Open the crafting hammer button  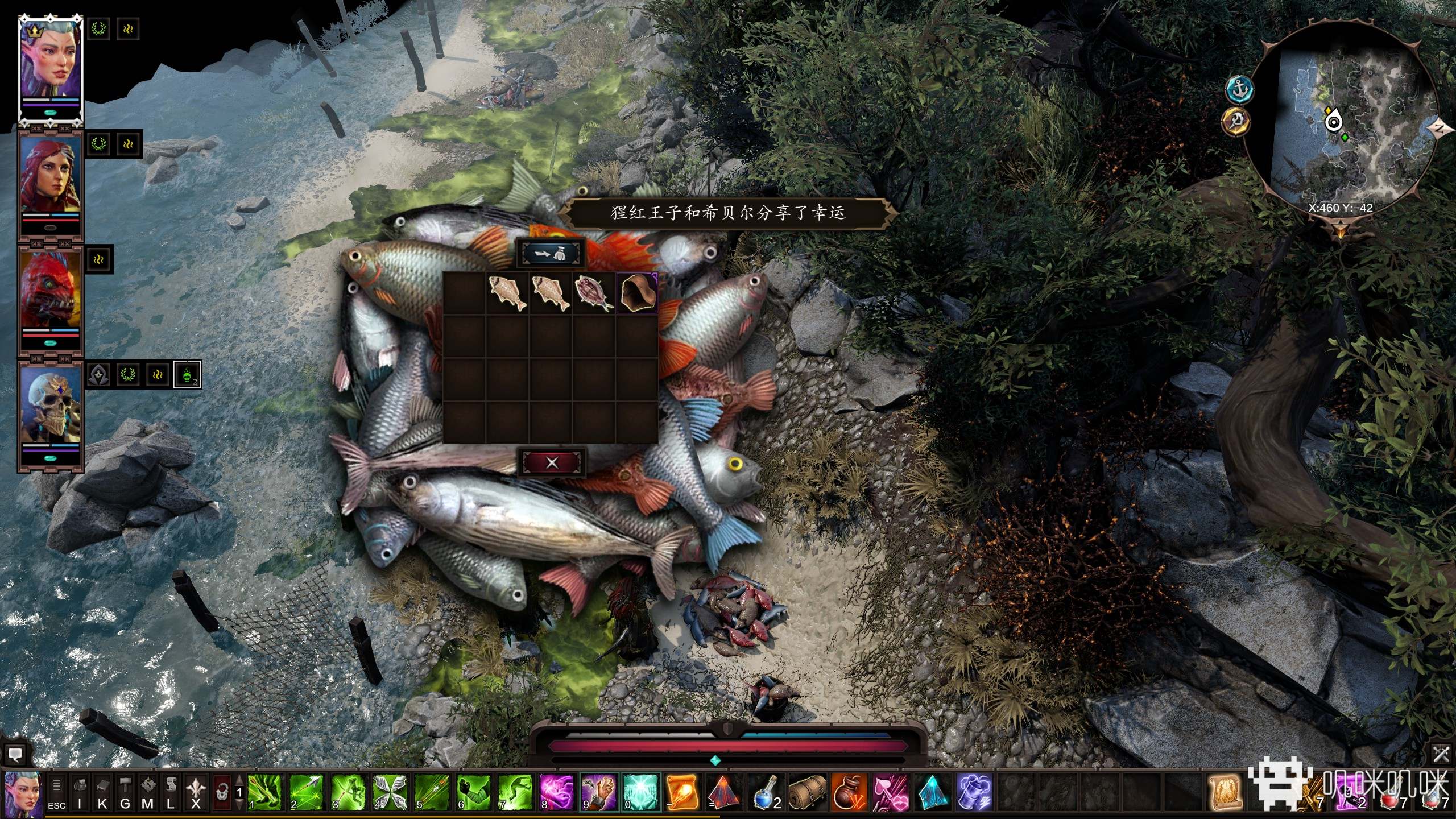(x=125, y=792)
